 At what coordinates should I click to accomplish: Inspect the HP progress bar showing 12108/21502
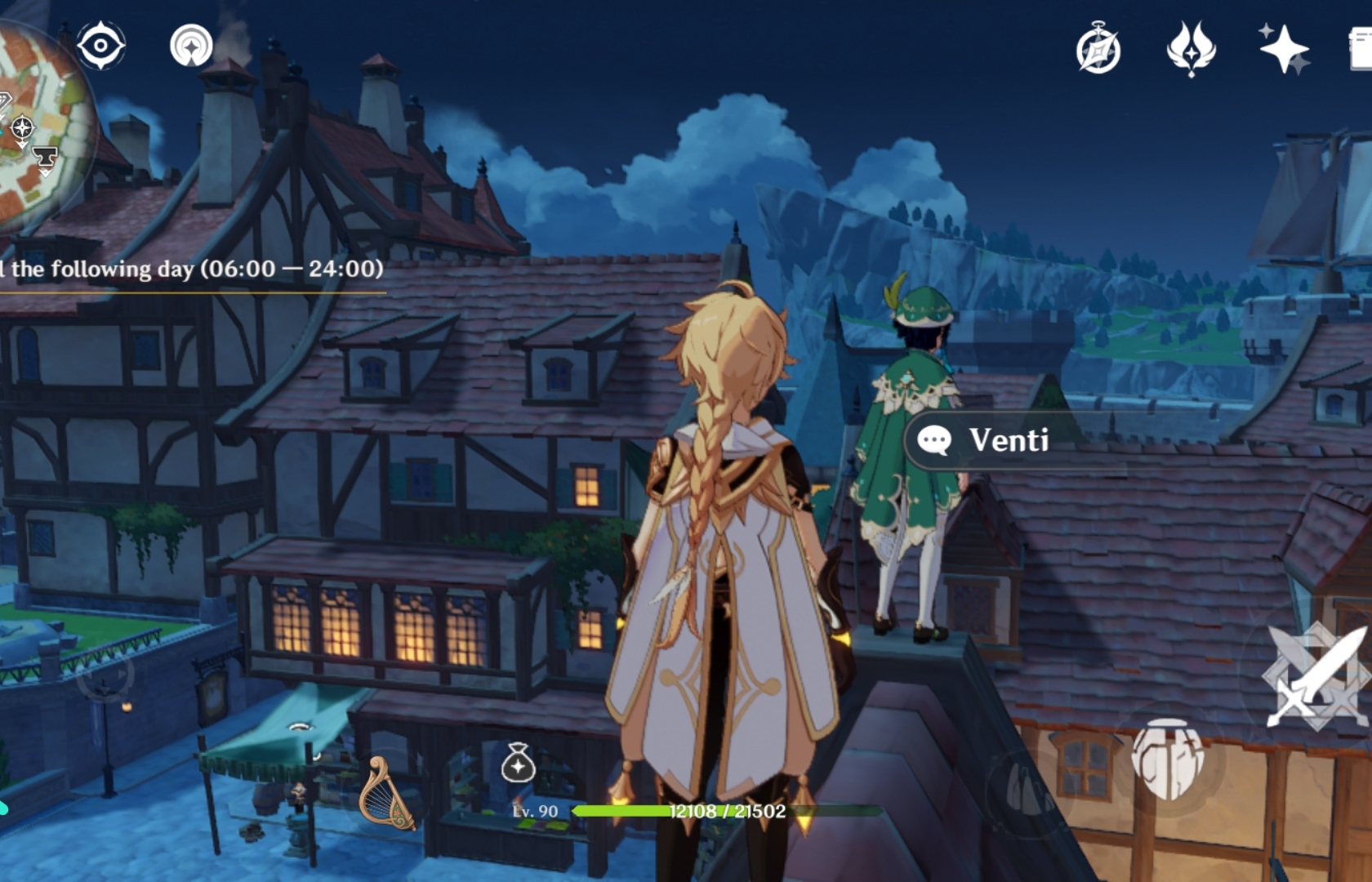pyautogui.click(x=727, y=813)
